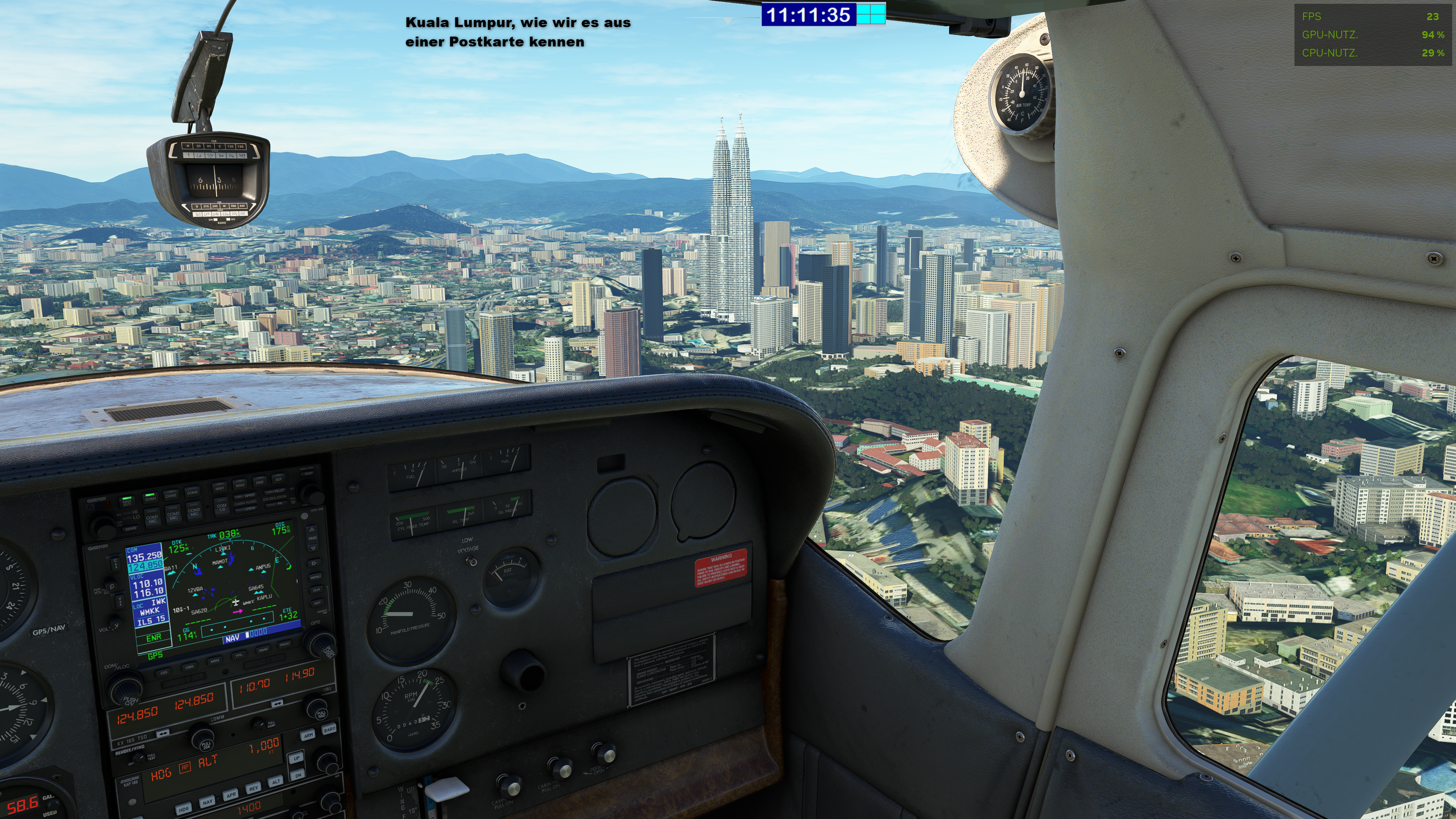Click the white wing flaps lever
The width and height of the screenshot is (1456, 819).
click(x=447, y=789)
